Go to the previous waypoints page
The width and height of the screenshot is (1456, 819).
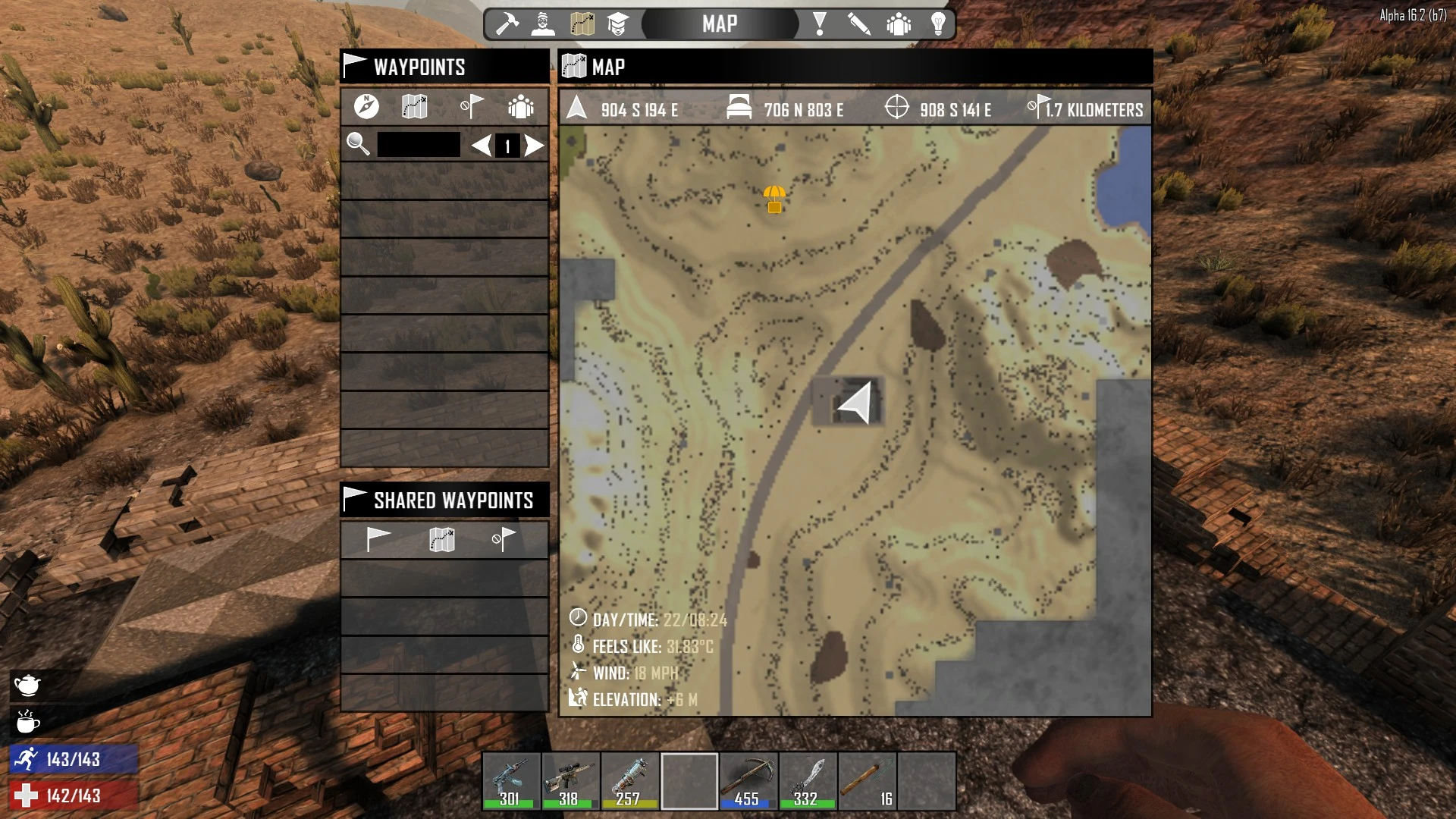pyautogui.click(x=481, y=145)
